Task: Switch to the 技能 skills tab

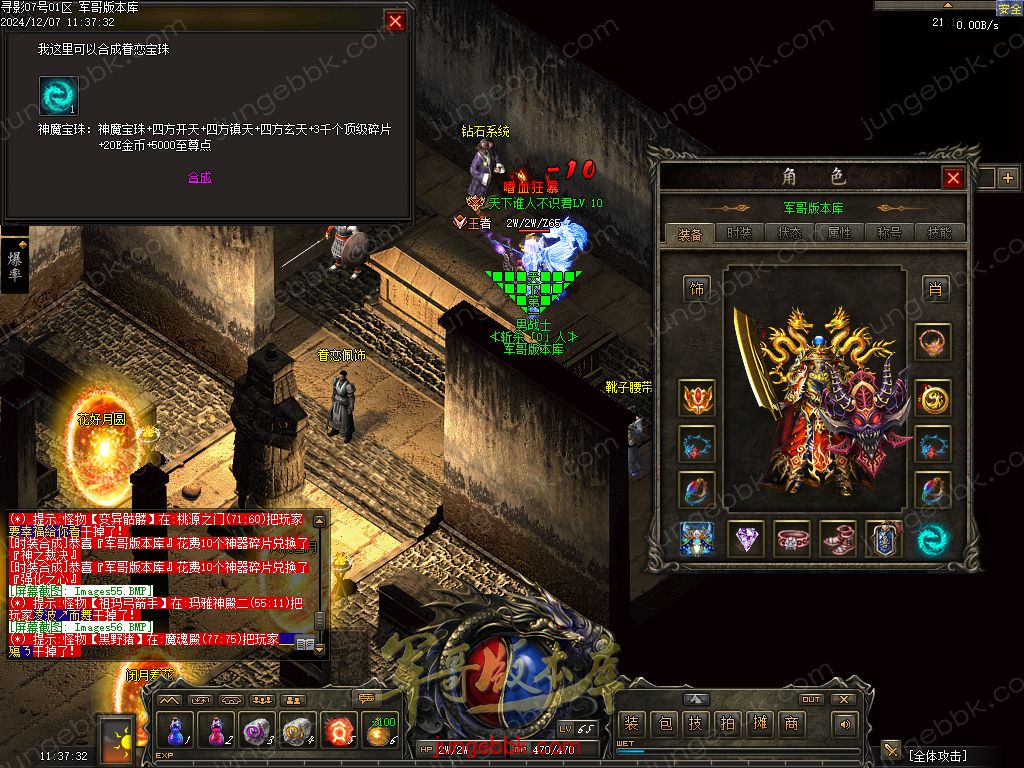Action: pos(940,233)
